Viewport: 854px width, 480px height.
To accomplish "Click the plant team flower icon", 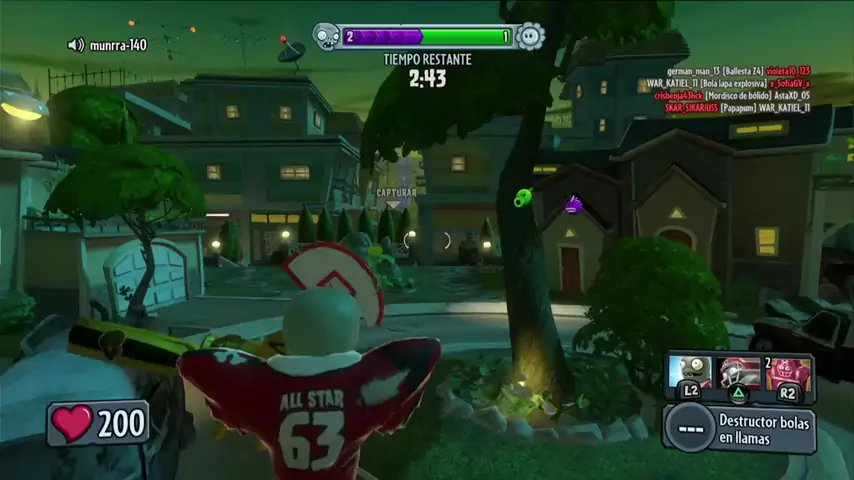I will [530, 38].
